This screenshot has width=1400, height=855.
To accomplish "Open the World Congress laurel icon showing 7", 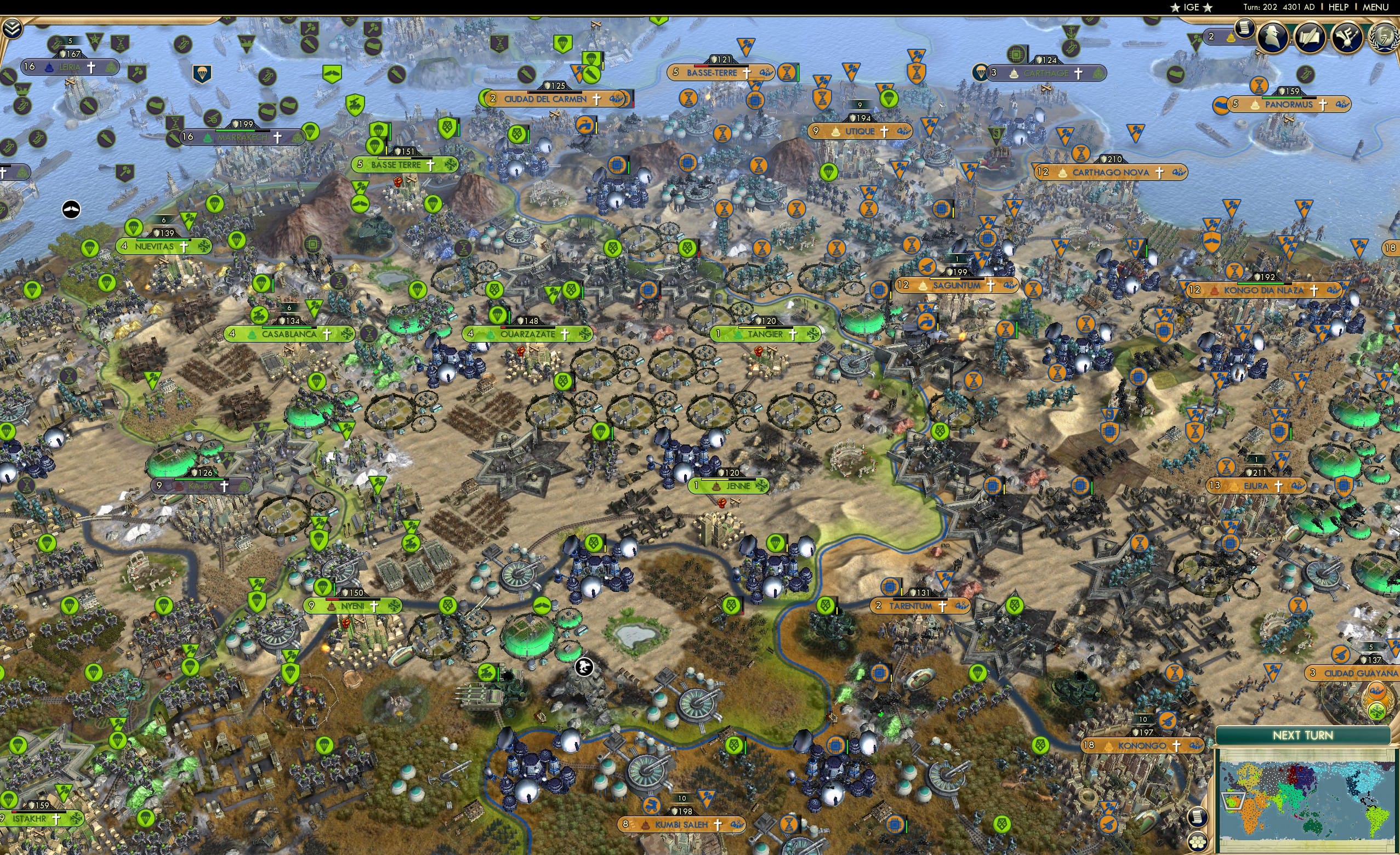I will (x=1385, y=38).
